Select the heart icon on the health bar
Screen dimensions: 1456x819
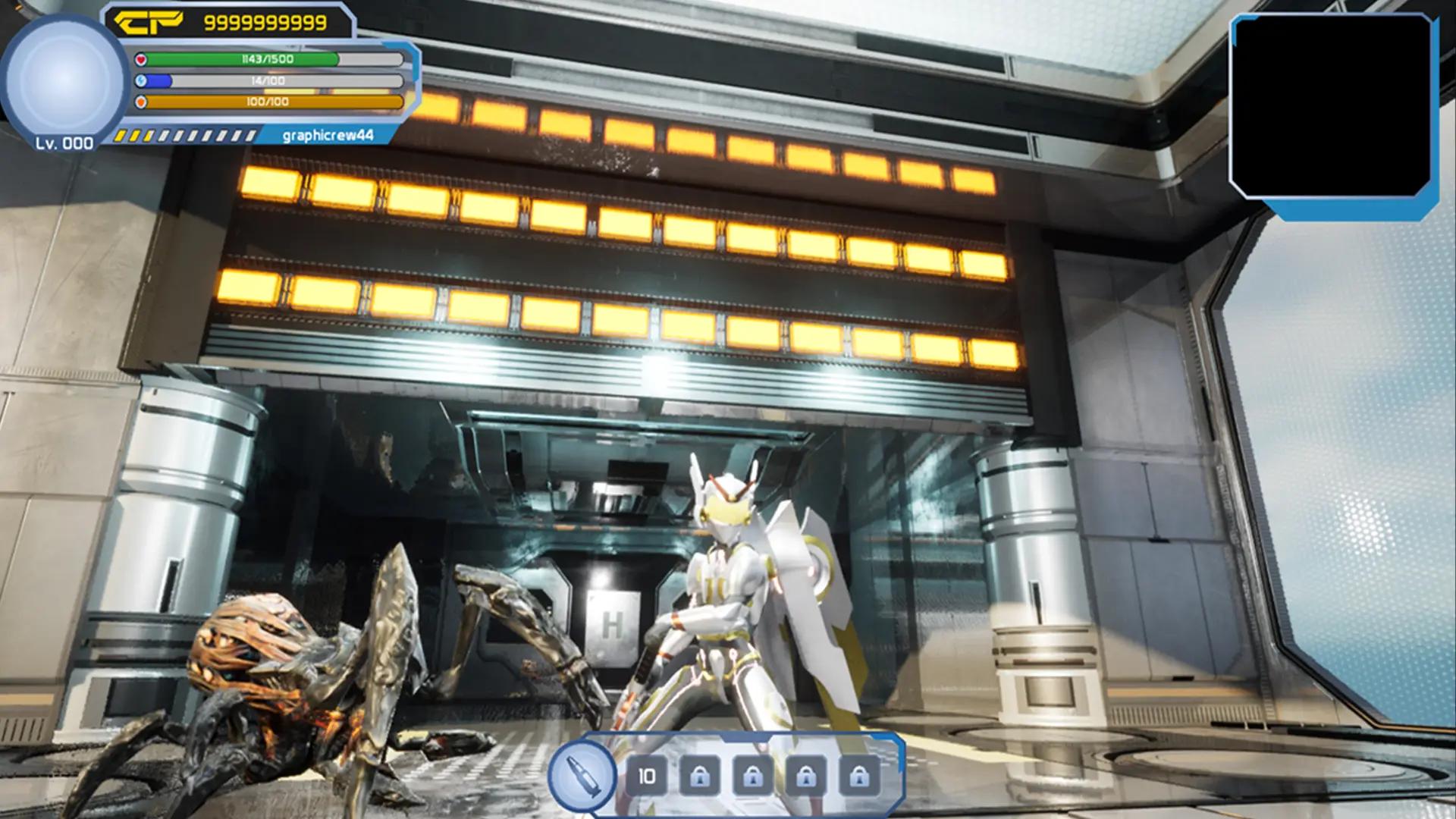[141, 58]
